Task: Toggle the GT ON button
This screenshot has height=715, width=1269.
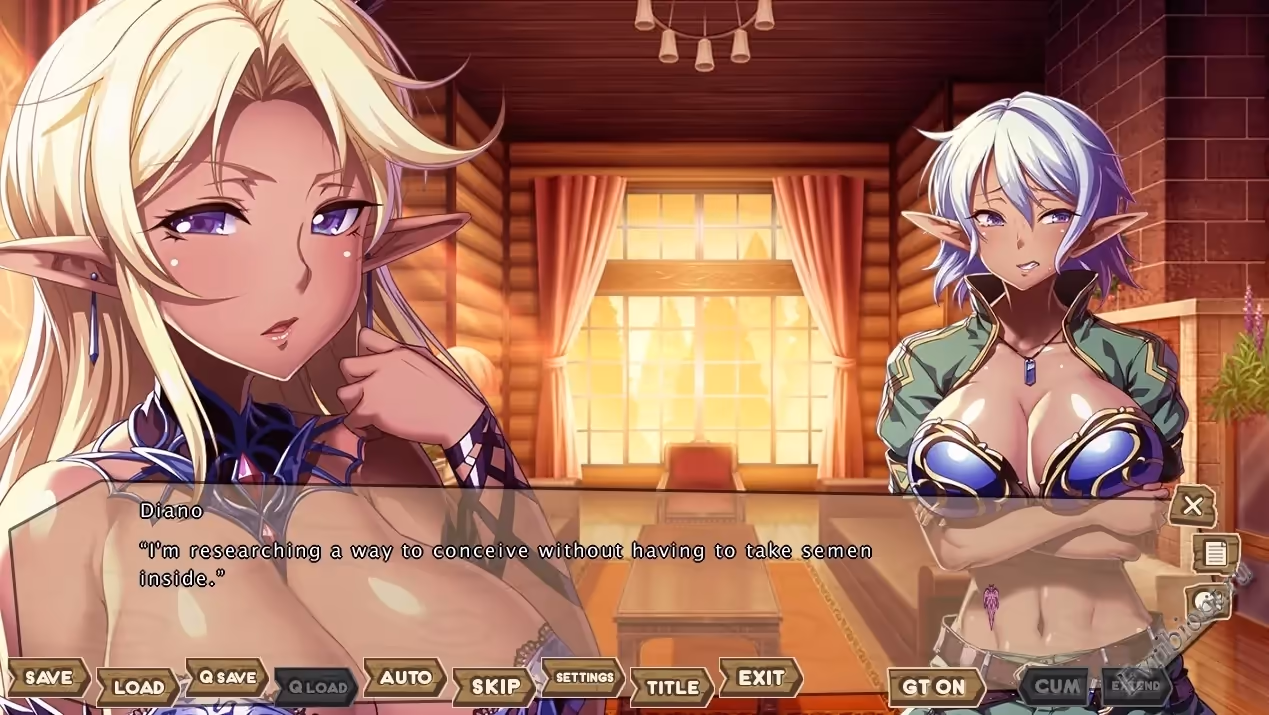Action: (934, 687)
